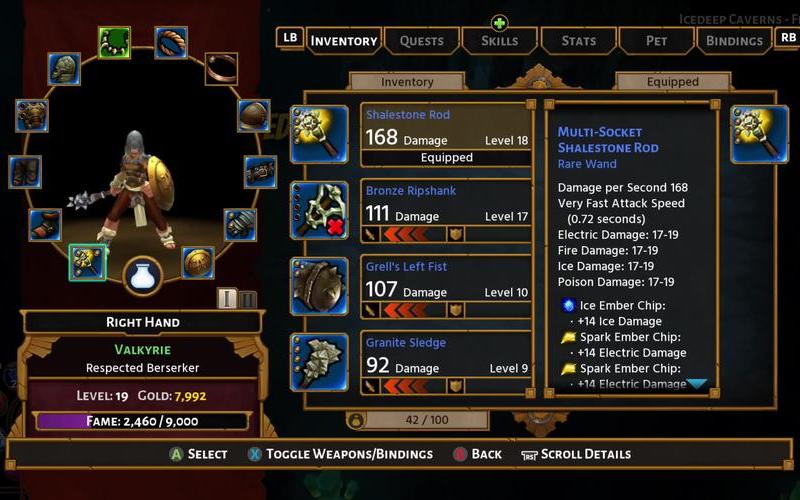
Task: Choose the green fang necklace slot
Action: tap(115, 42)
